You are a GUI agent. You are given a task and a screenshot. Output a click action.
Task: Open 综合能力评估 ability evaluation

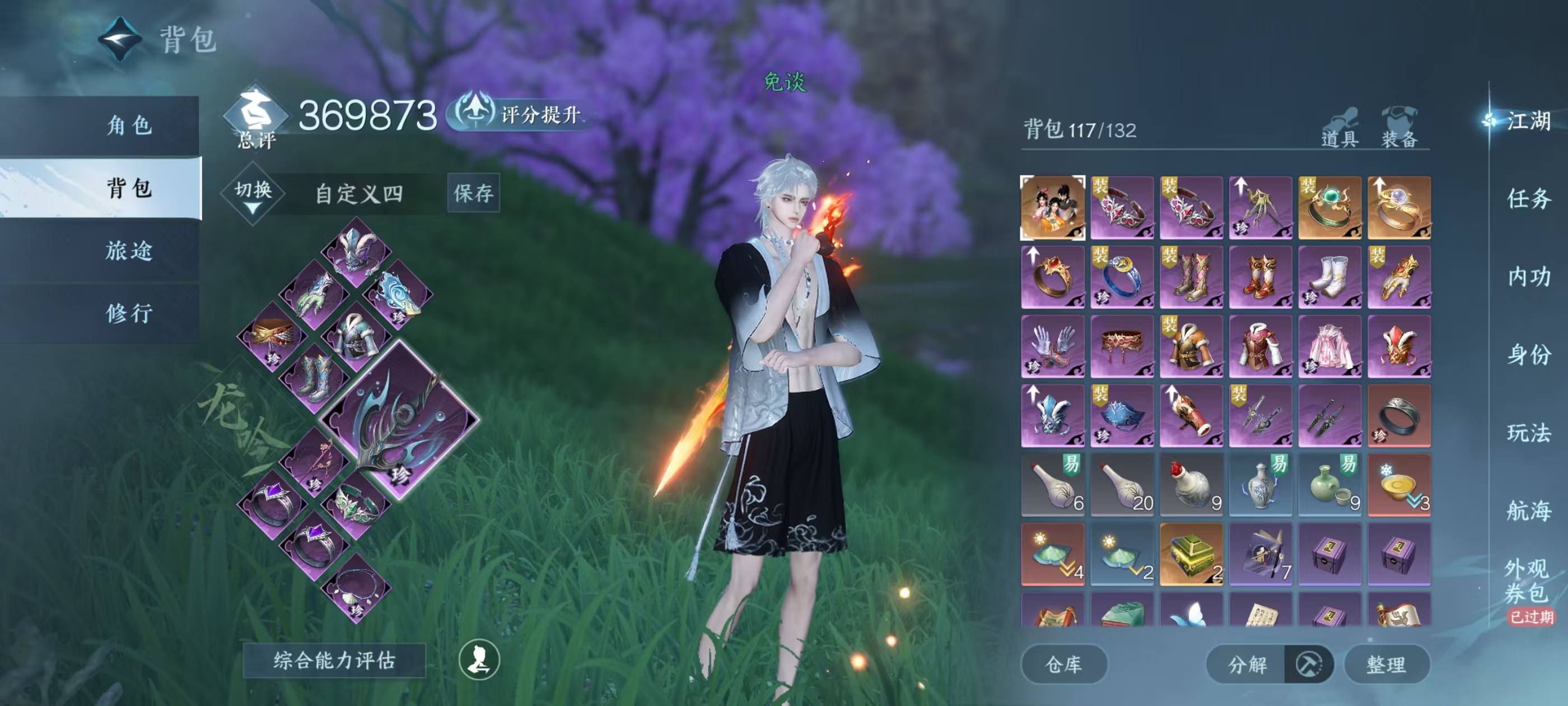[334, 660]
